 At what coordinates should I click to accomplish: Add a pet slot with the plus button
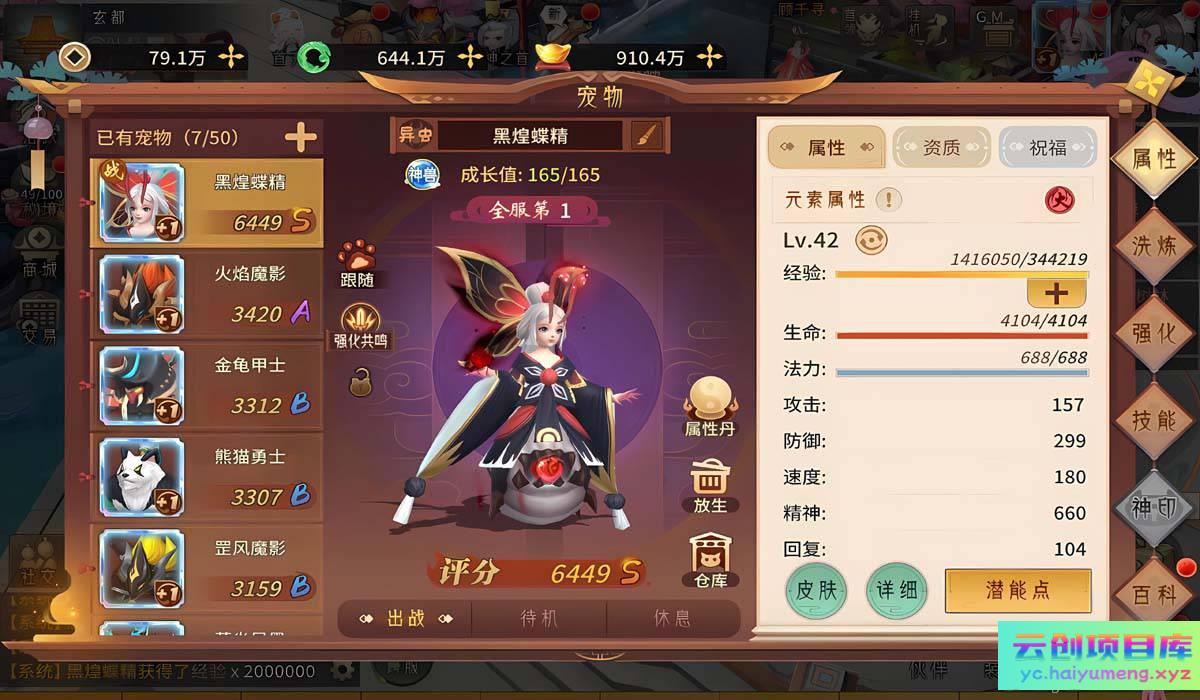[x=300, y=138]
